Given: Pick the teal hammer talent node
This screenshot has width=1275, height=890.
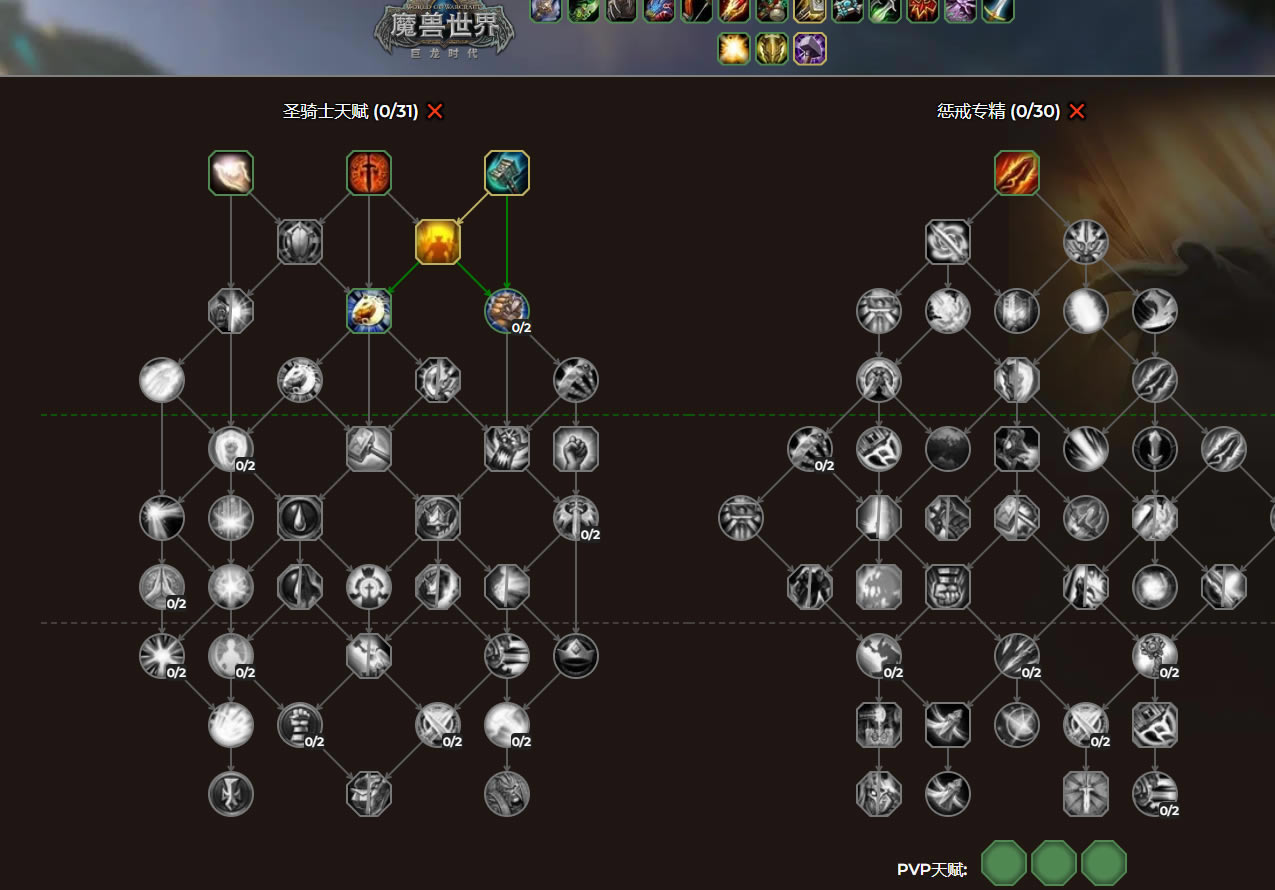Looking at the screenshot, I should [507, 173].
